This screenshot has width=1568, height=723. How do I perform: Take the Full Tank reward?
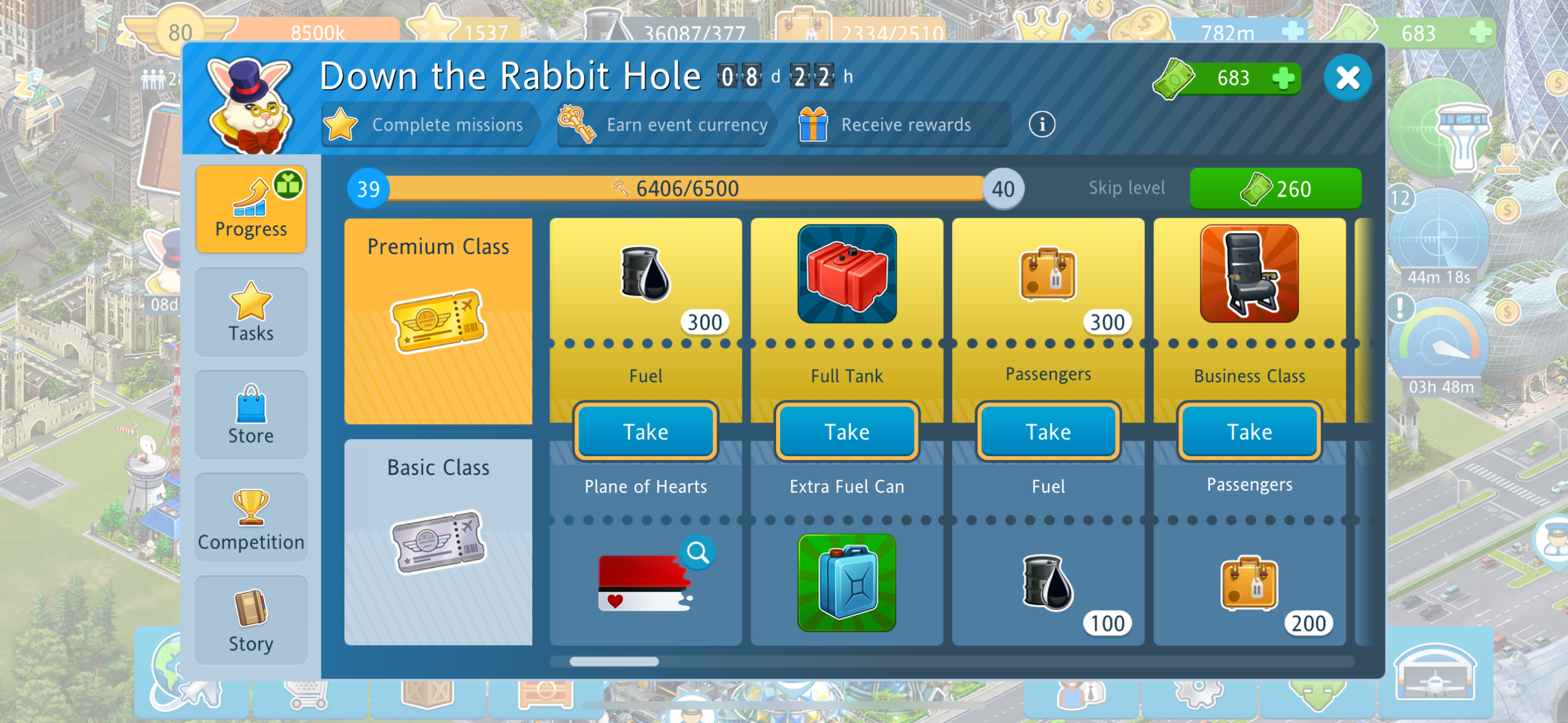pos(847,432)
